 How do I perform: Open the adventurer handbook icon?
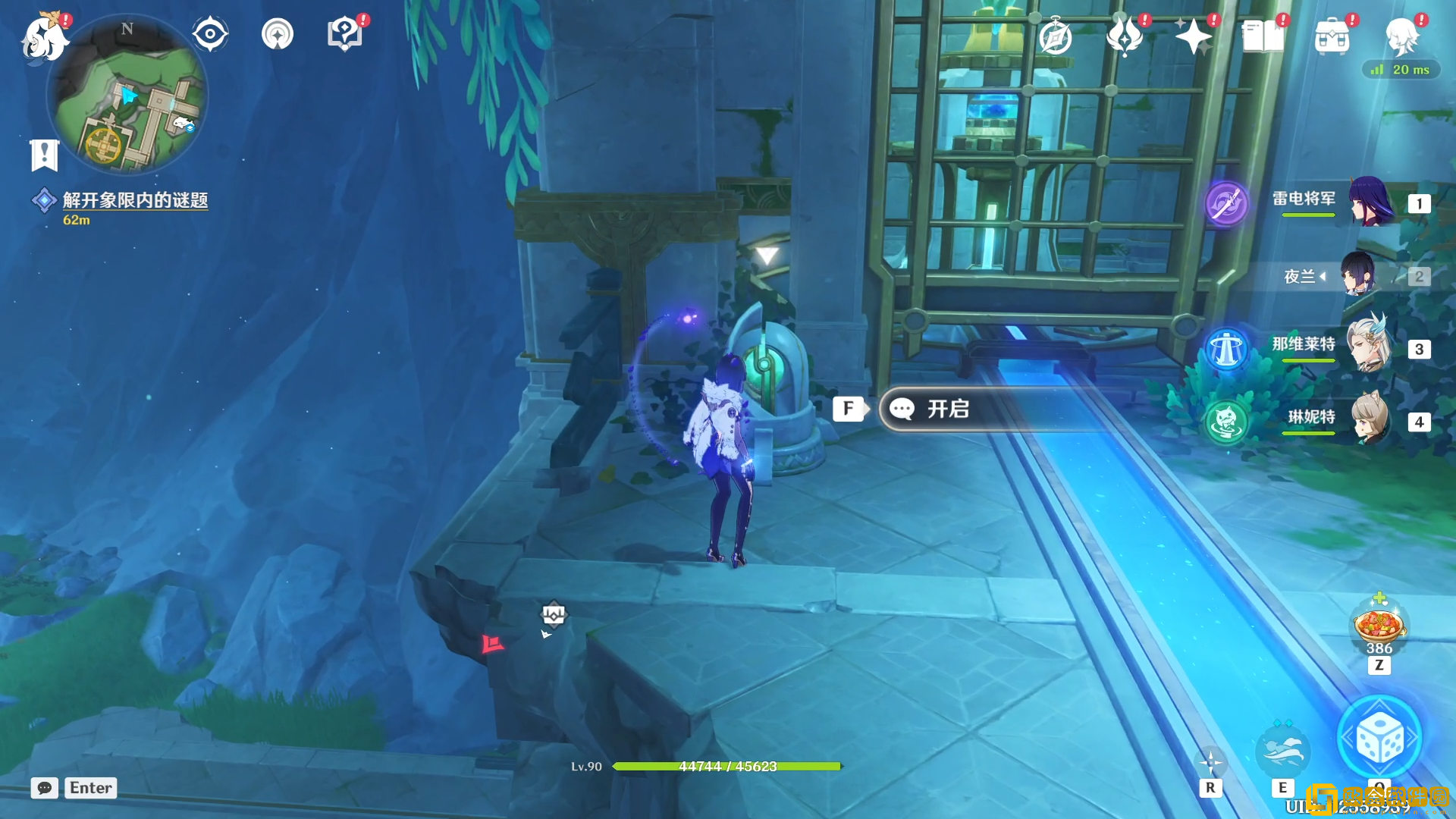point(1263,36)
